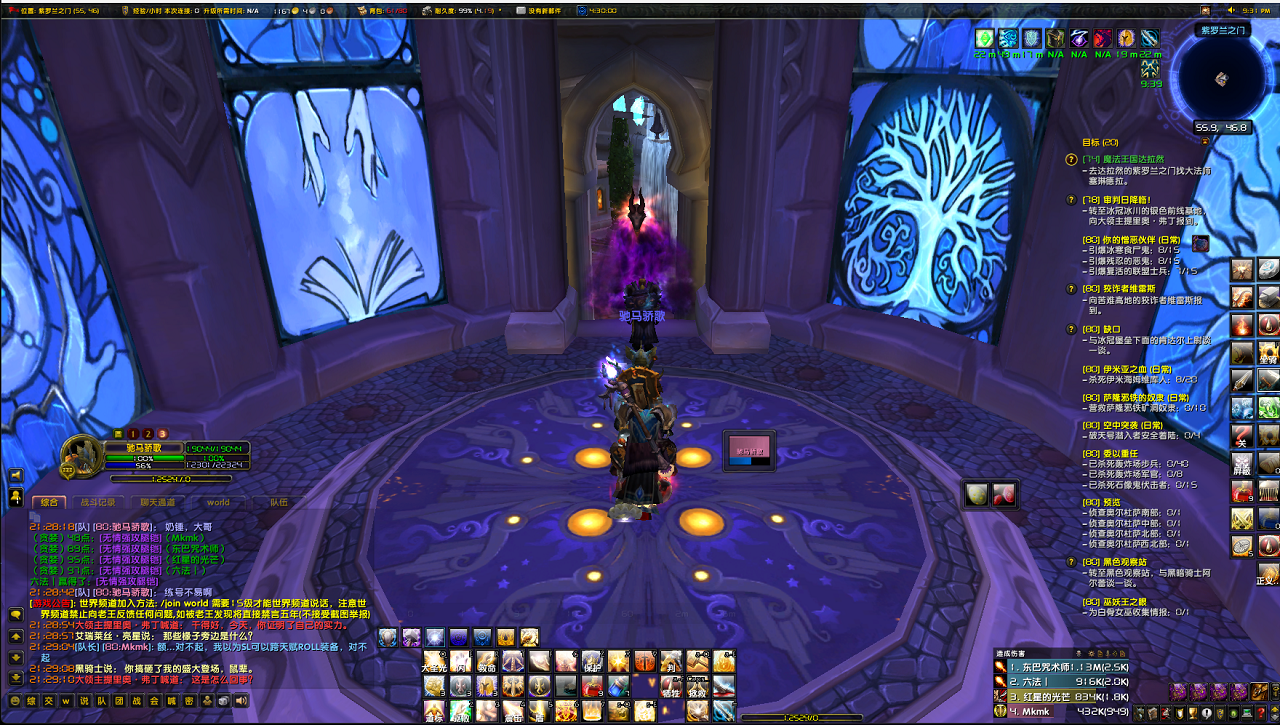The image size is (1280, 725).
Task: Switch to the 战斗记录 chat tab
Action: (x=98, y=503)
